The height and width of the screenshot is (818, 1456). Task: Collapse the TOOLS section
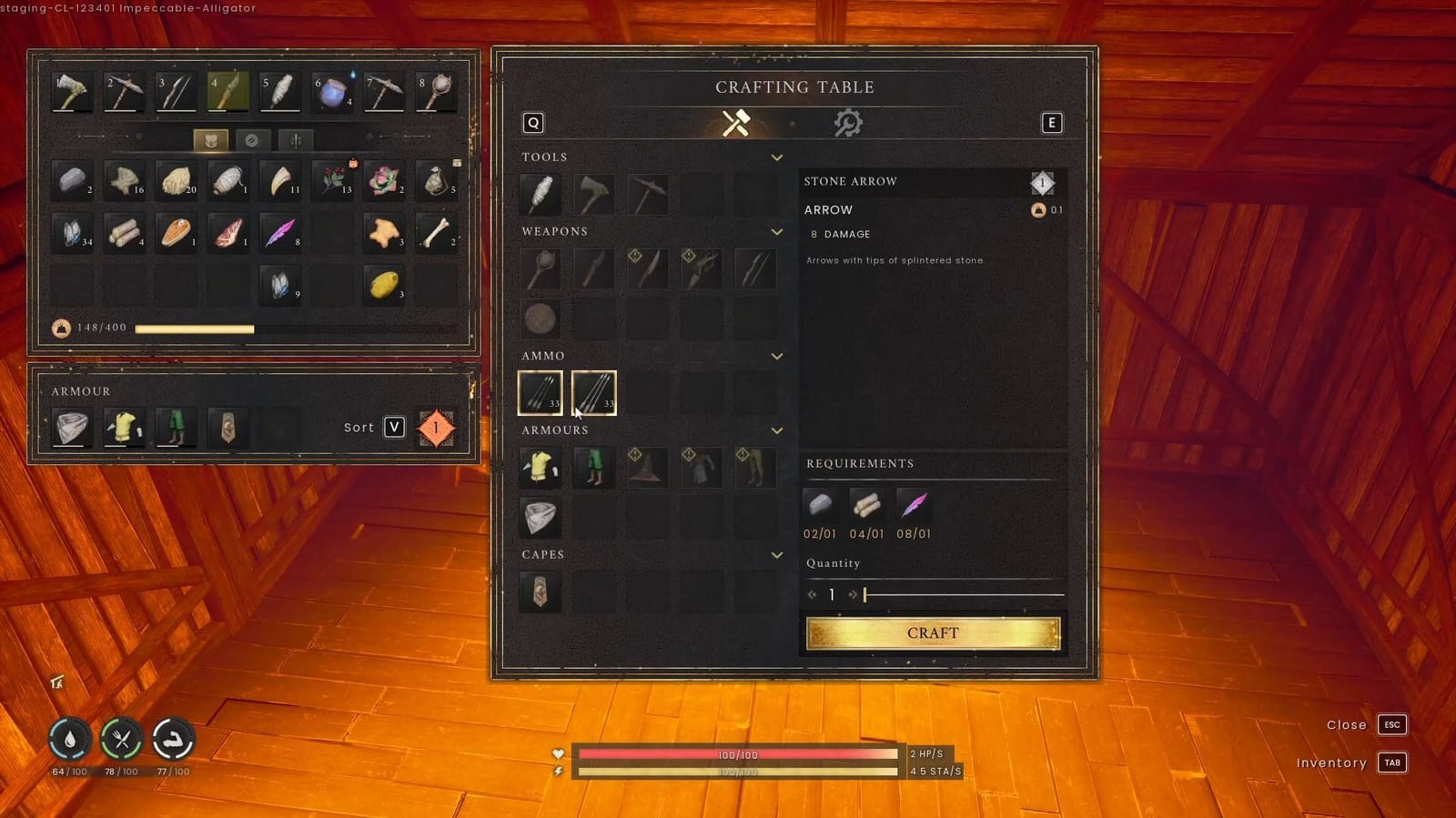777,157
